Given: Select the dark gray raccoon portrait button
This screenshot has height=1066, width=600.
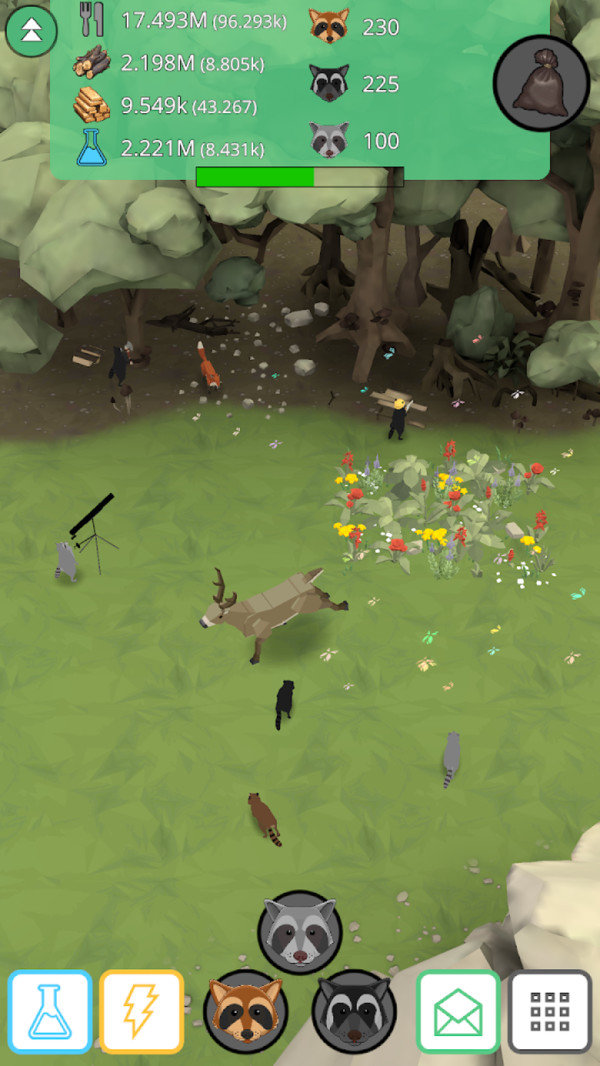Looking at the screenshot, I should pos(353,1011).
